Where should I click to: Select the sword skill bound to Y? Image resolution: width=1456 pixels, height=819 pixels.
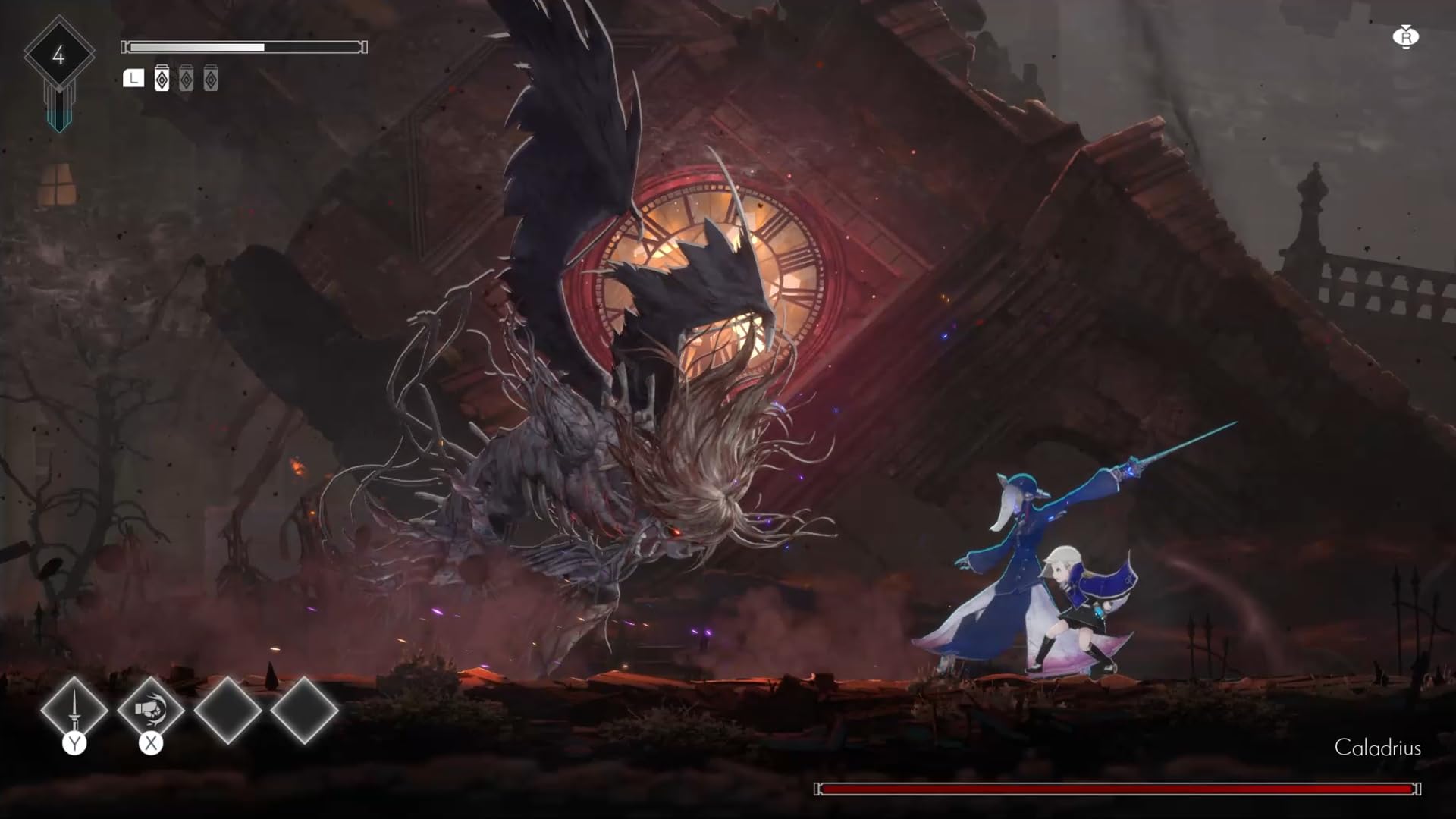pos(74,711)
